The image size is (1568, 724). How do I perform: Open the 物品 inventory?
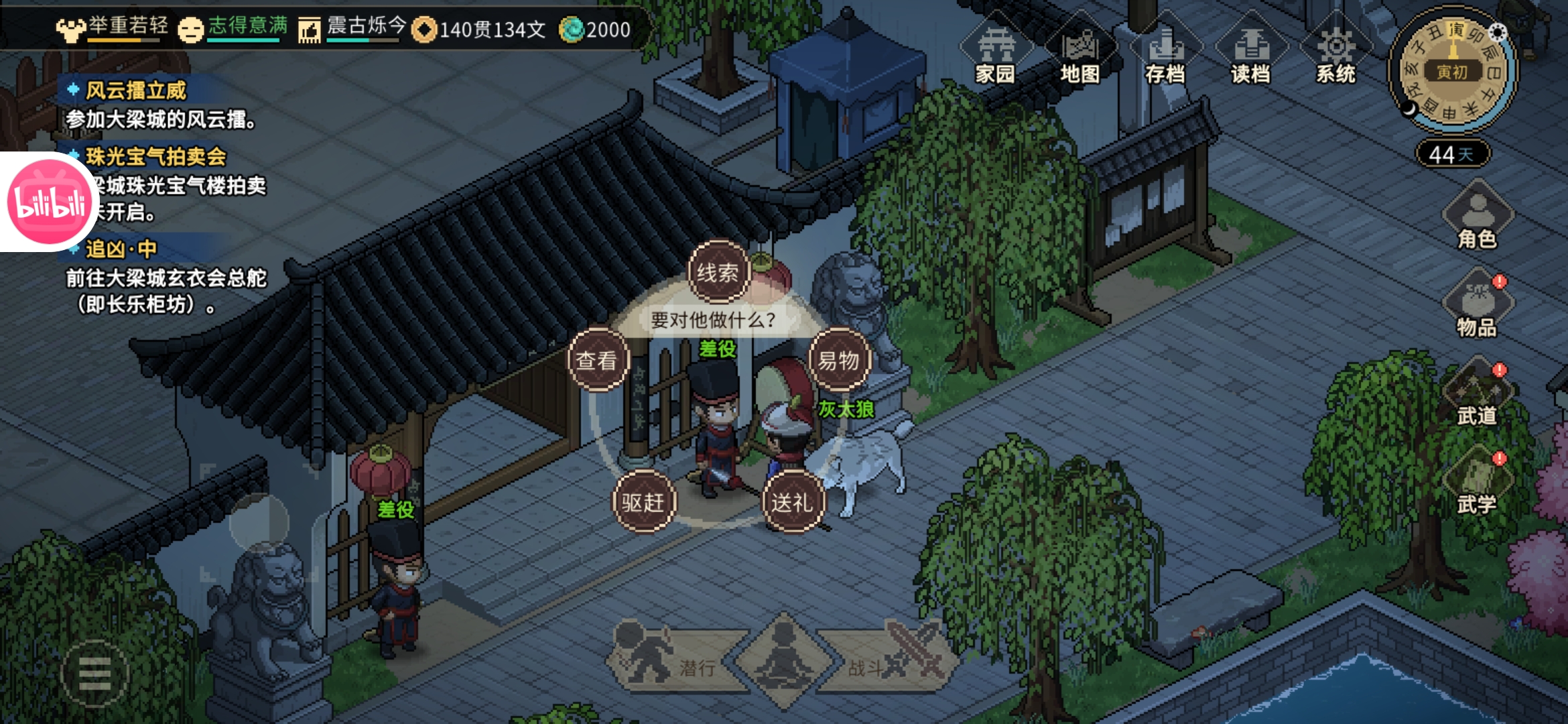[1477, 305]
